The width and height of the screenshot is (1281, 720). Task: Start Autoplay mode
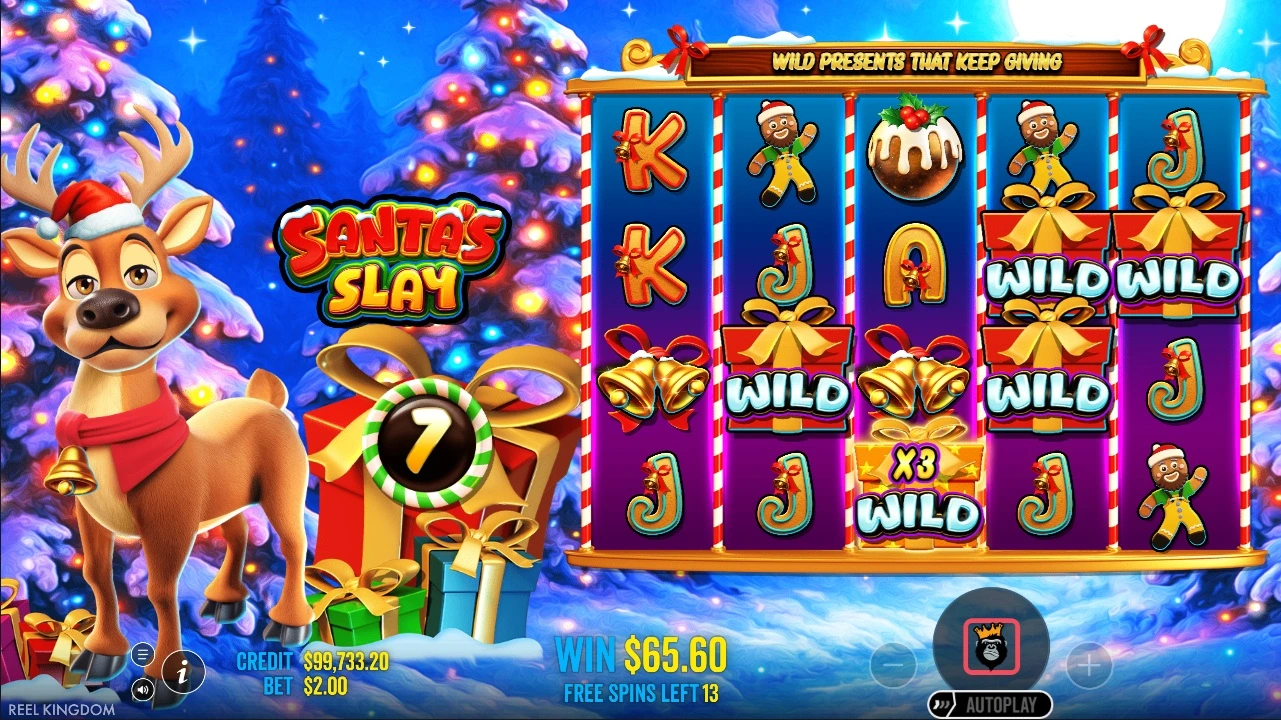(x=990, y=705)
